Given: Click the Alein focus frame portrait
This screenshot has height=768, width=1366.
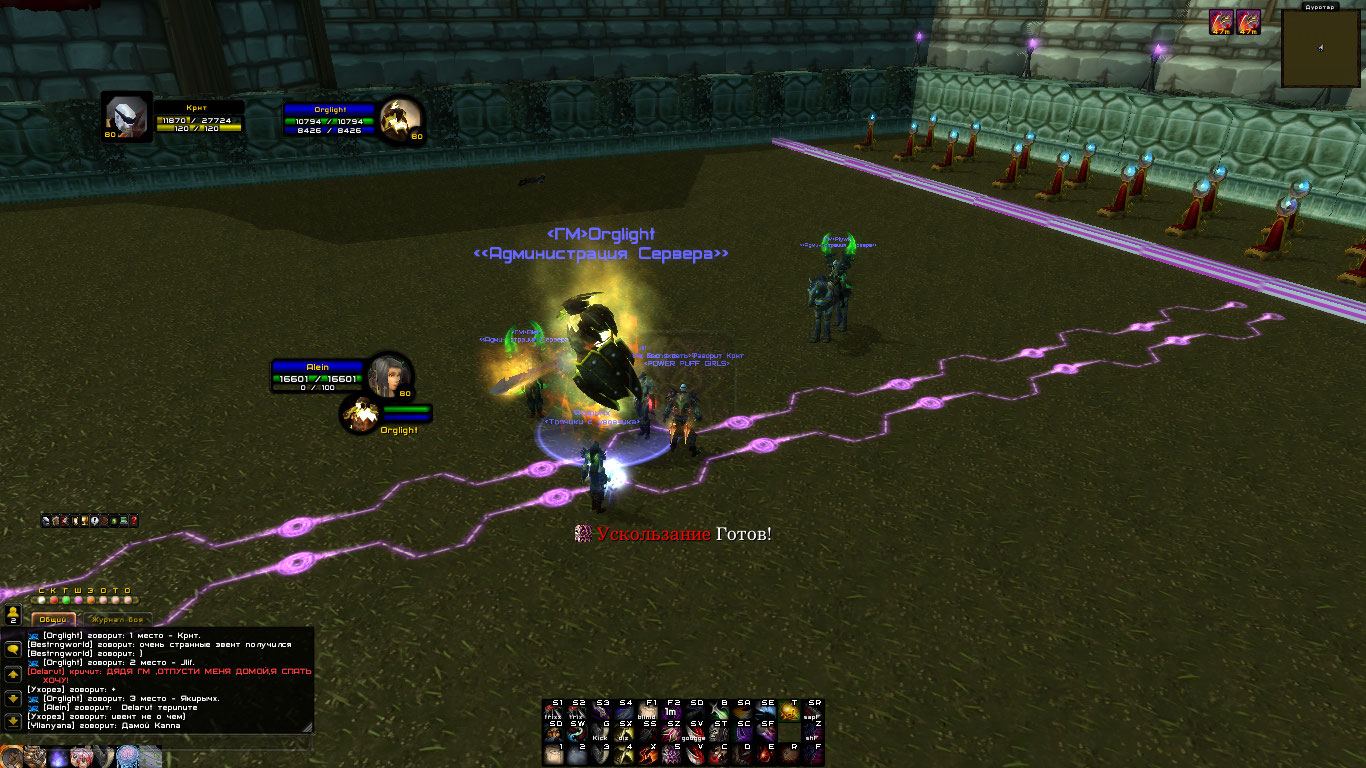Looking at the screenshot, I should click(x=388, y=375).
